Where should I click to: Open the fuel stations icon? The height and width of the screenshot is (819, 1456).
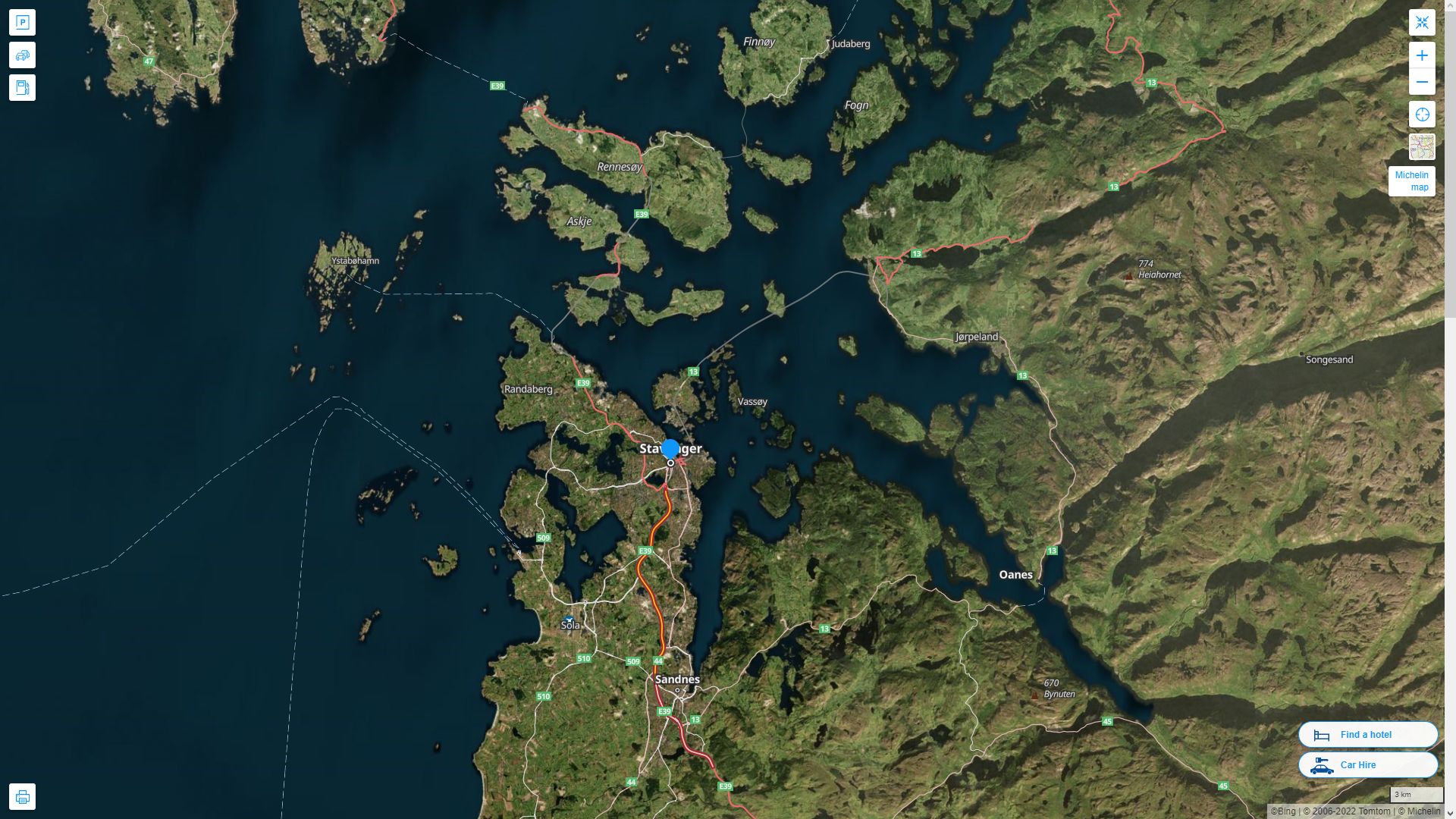coord(22,87)
